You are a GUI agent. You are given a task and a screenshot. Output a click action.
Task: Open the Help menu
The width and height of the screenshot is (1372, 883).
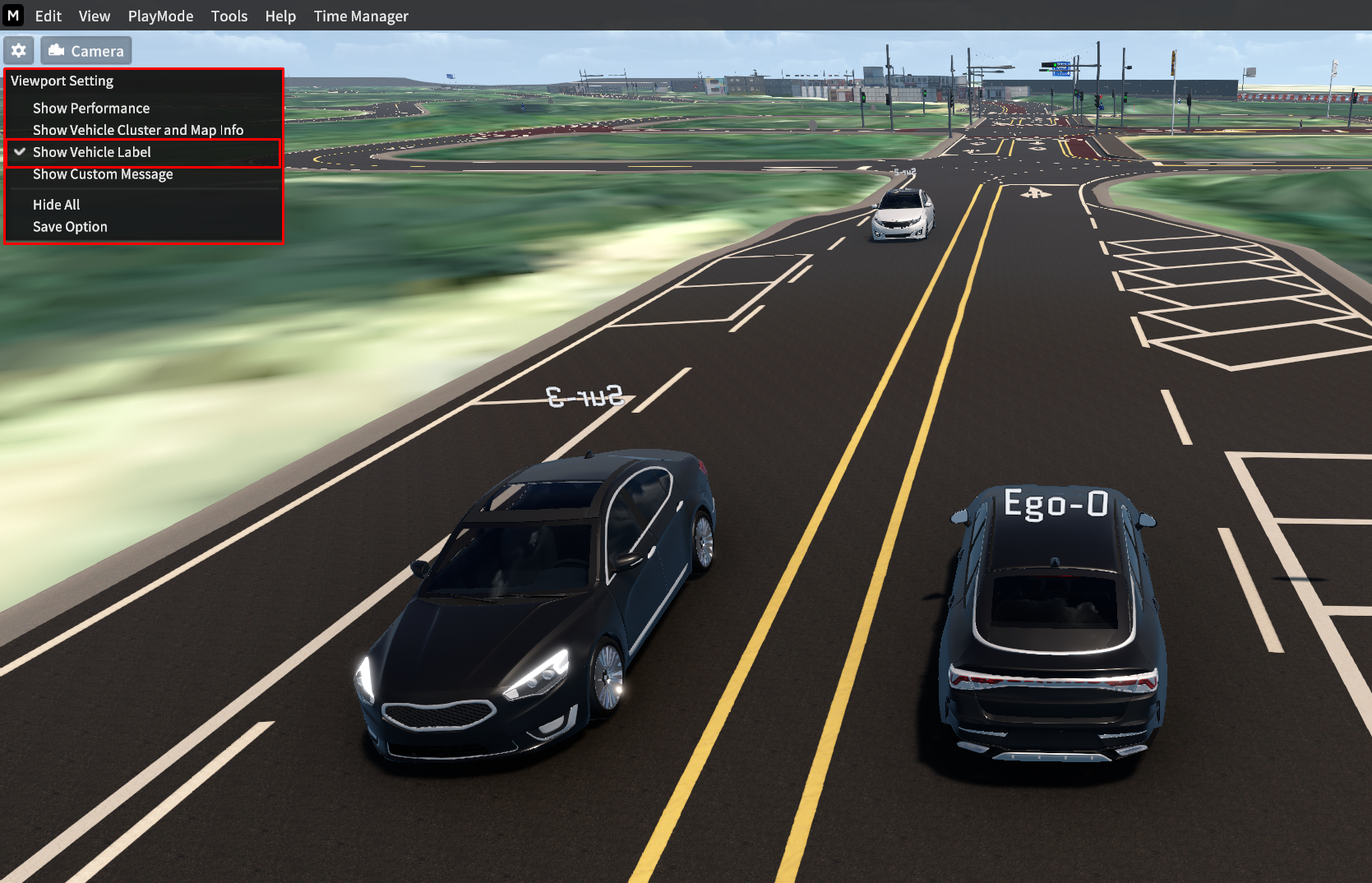[280, 16]
